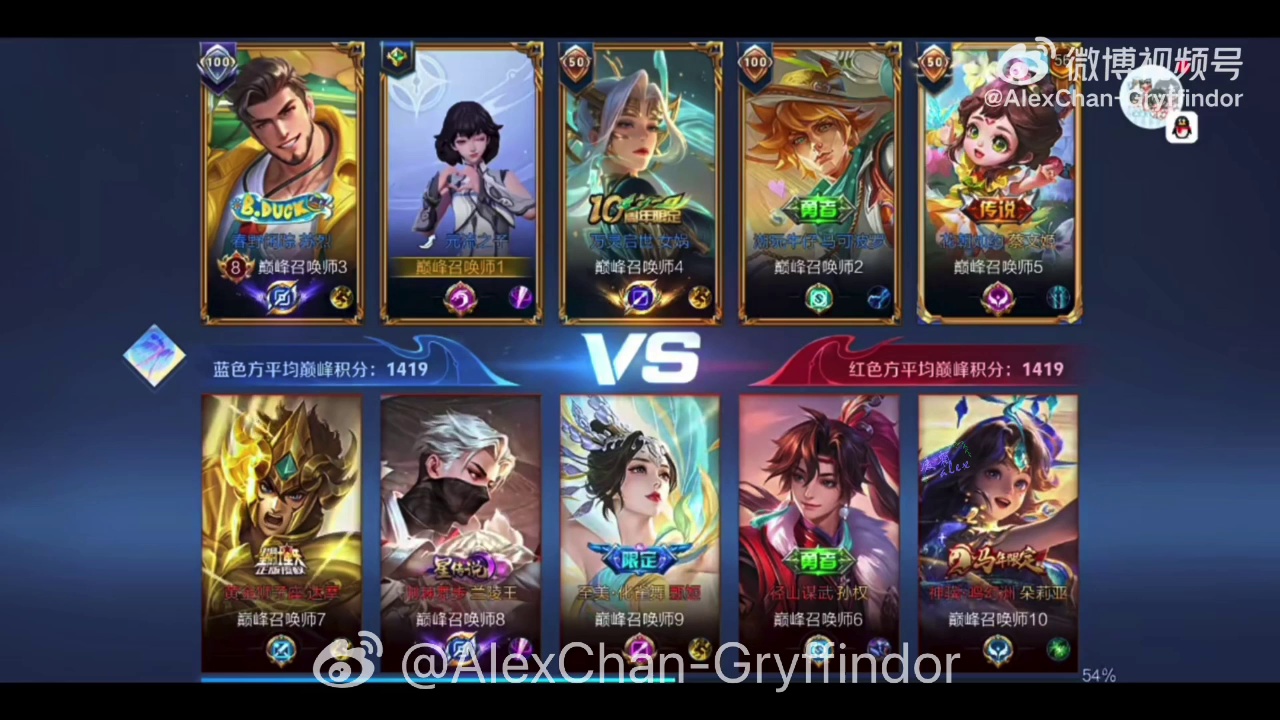This screenshot has width=1280, height=720.
Task: Open the 巅峰召唤师2 马可波罗 player card
Action: point(819,180)
